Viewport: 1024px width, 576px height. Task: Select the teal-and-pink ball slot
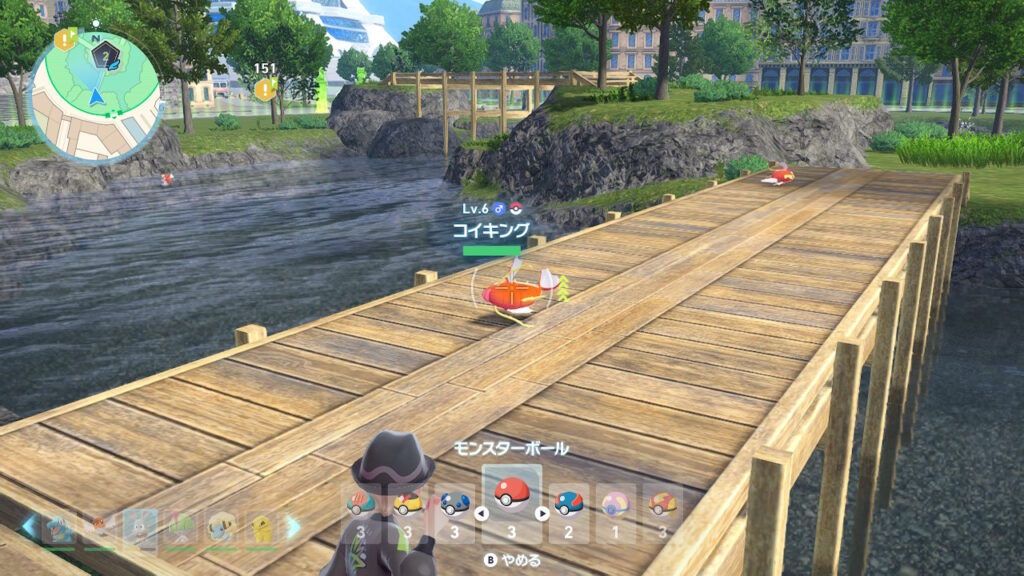361,503
